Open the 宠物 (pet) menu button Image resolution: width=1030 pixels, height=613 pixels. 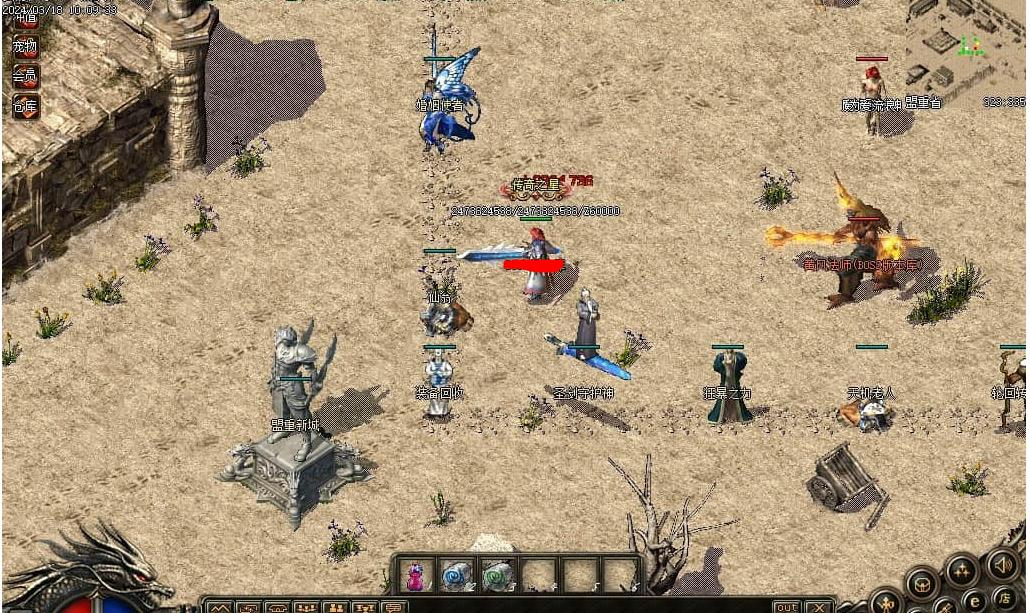(x=25, y=46)
